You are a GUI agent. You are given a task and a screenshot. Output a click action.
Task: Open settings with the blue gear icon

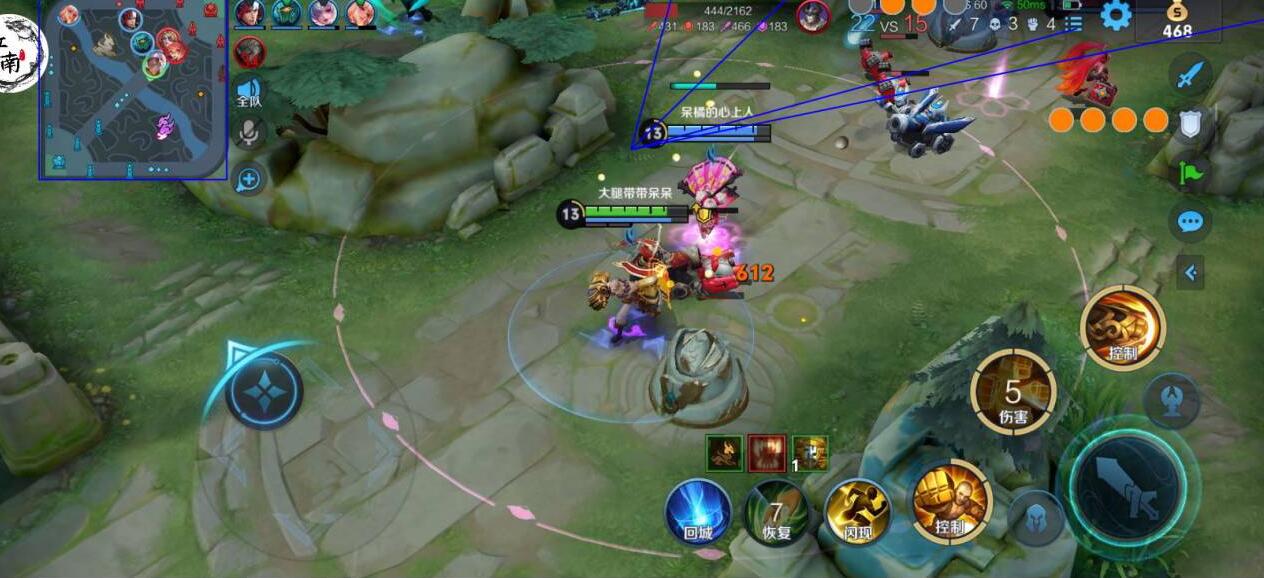point(1115,15)
